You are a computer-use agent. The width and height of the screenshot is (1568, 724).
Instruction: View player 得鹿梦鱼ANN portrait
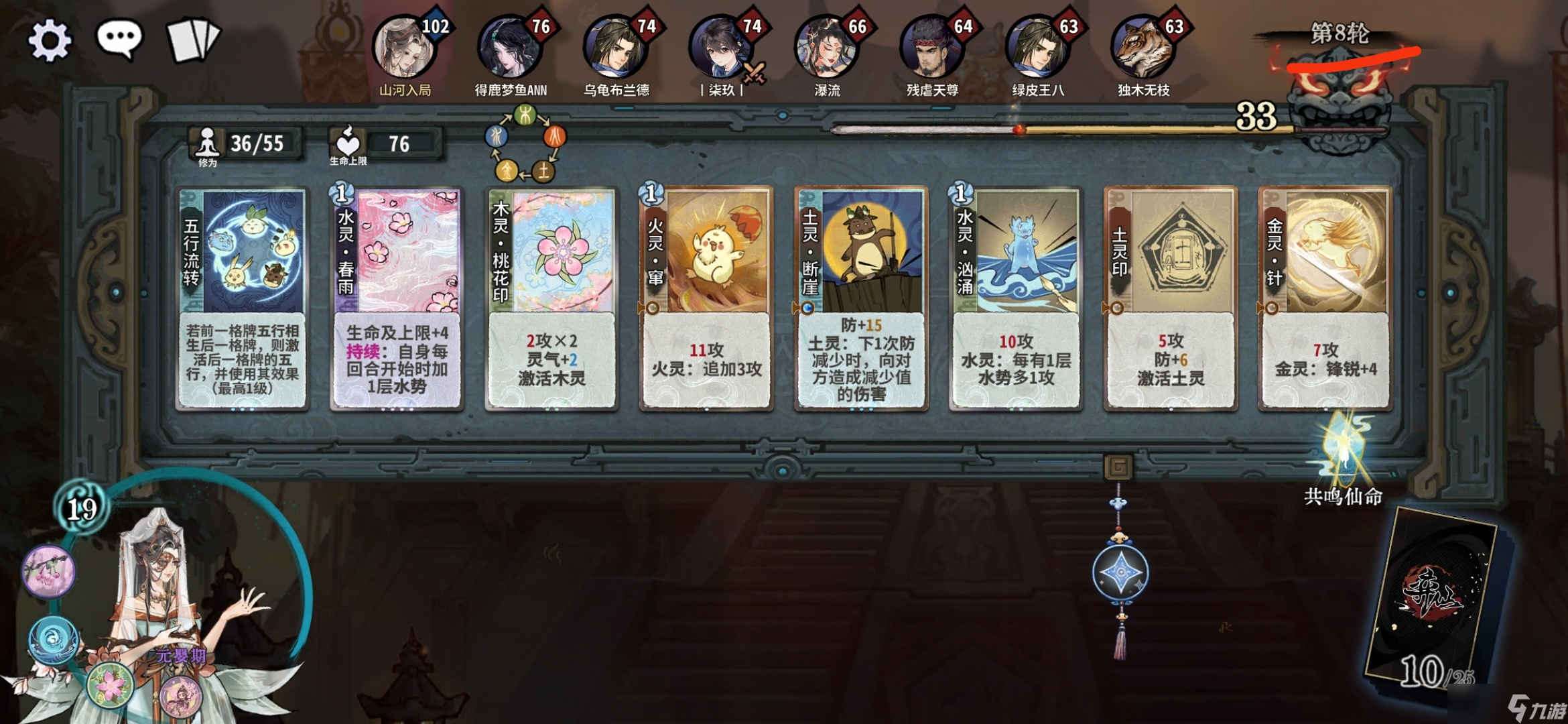click(510, 48)
